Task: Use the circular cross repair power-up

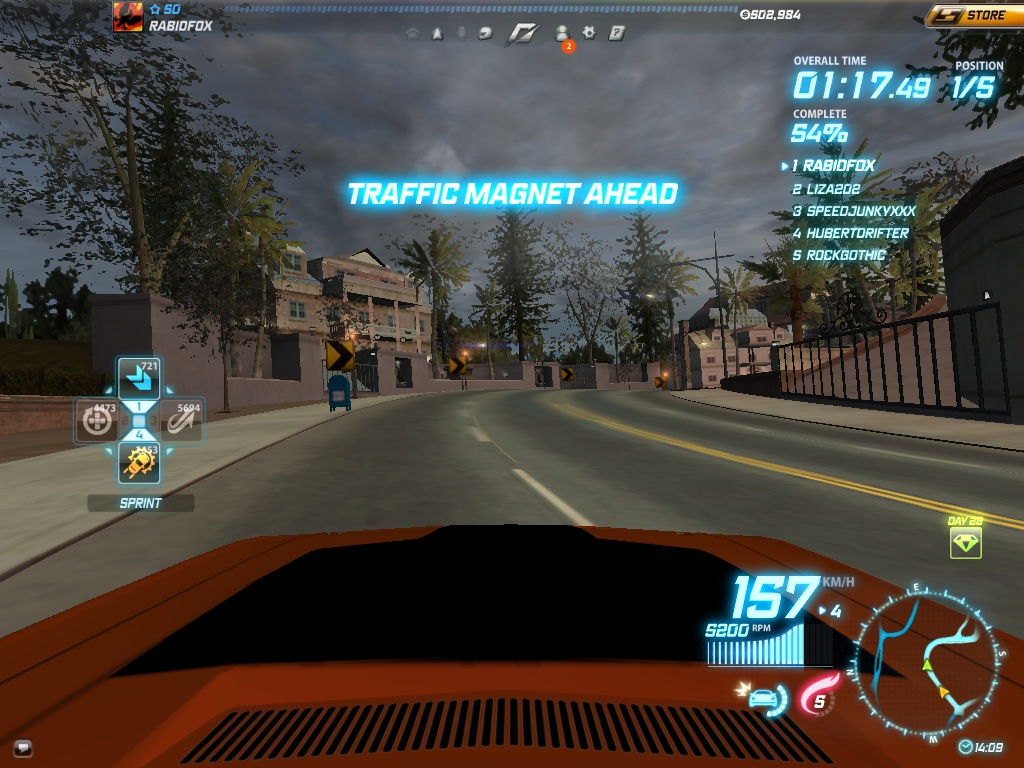Action: pyautogui.click(x=97, y=421)
